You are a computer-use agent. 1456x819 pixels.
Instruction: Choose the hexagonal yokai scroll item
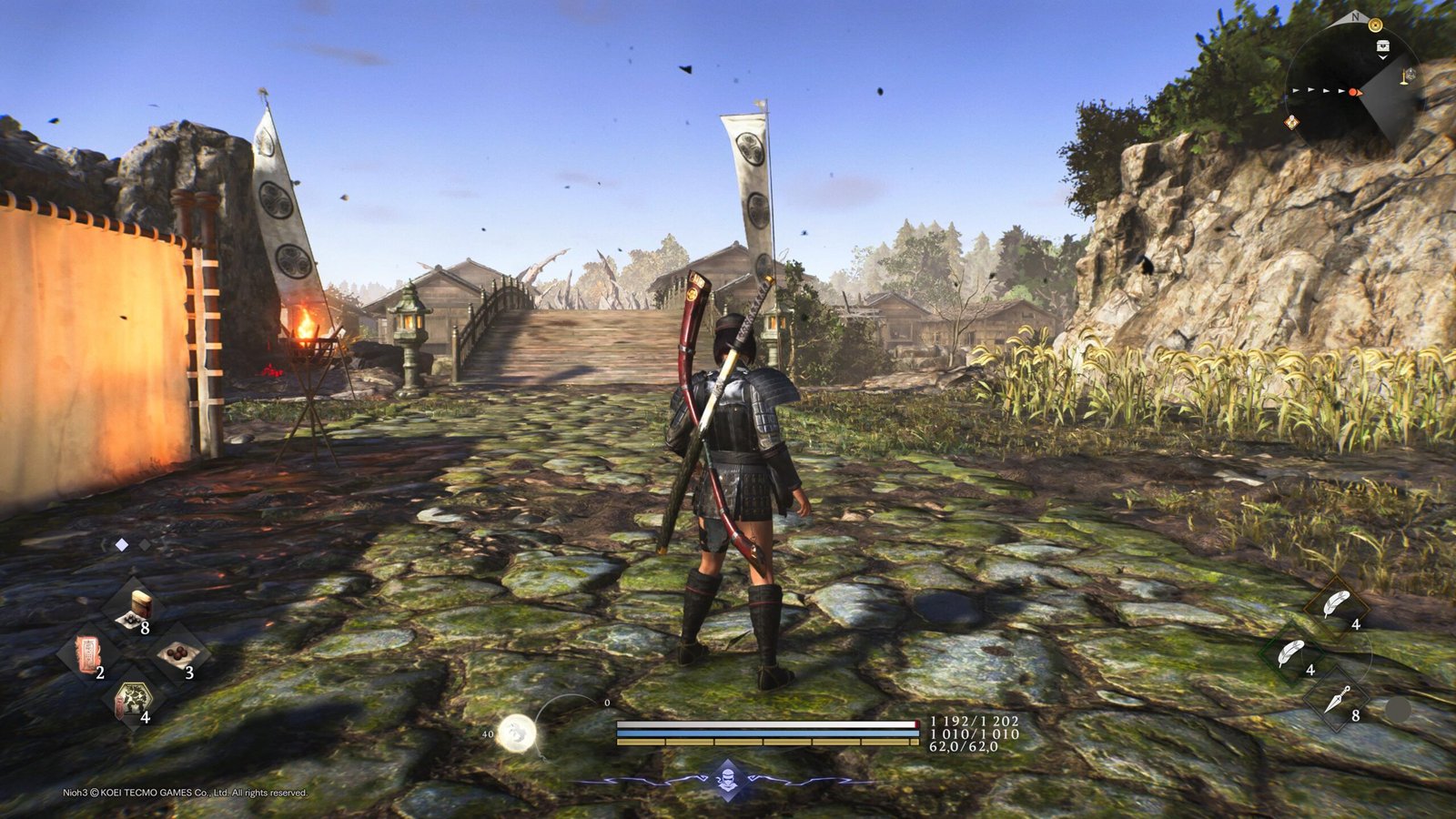tap(132, 699)
